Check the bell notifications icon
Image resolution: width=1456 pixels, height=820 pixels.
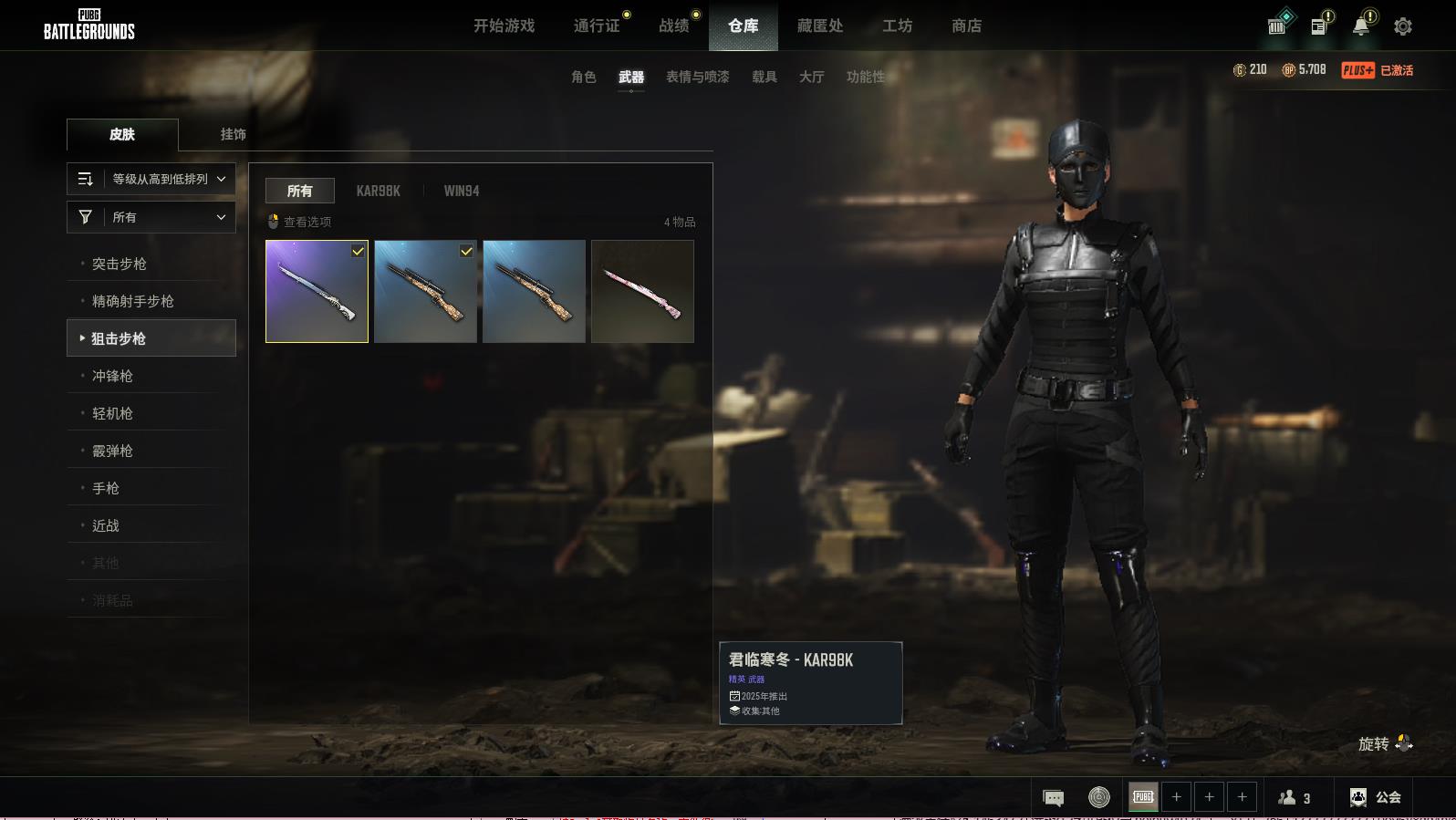click(1360, 26)
